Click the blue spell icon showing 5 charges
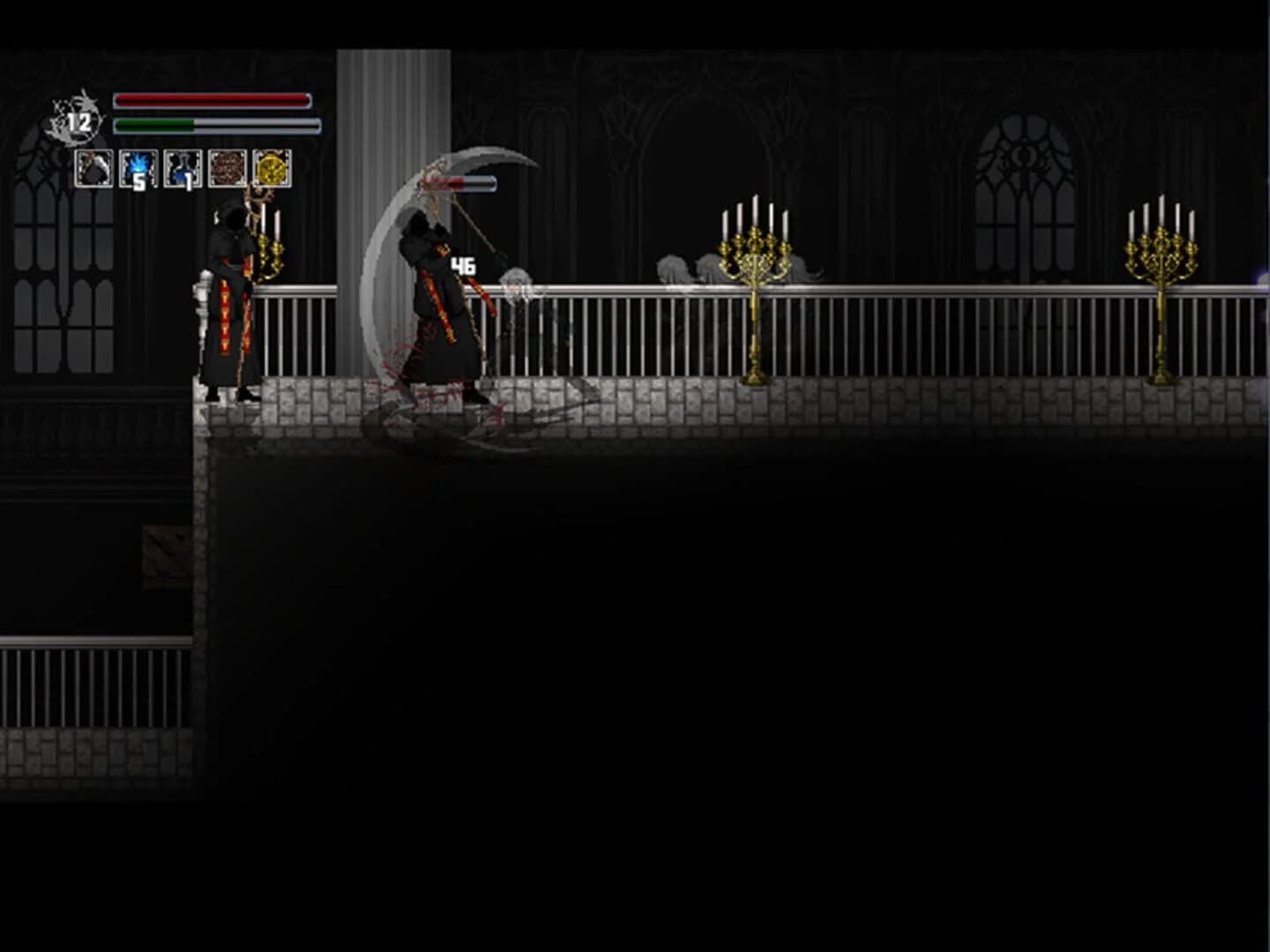 [138, 169]
